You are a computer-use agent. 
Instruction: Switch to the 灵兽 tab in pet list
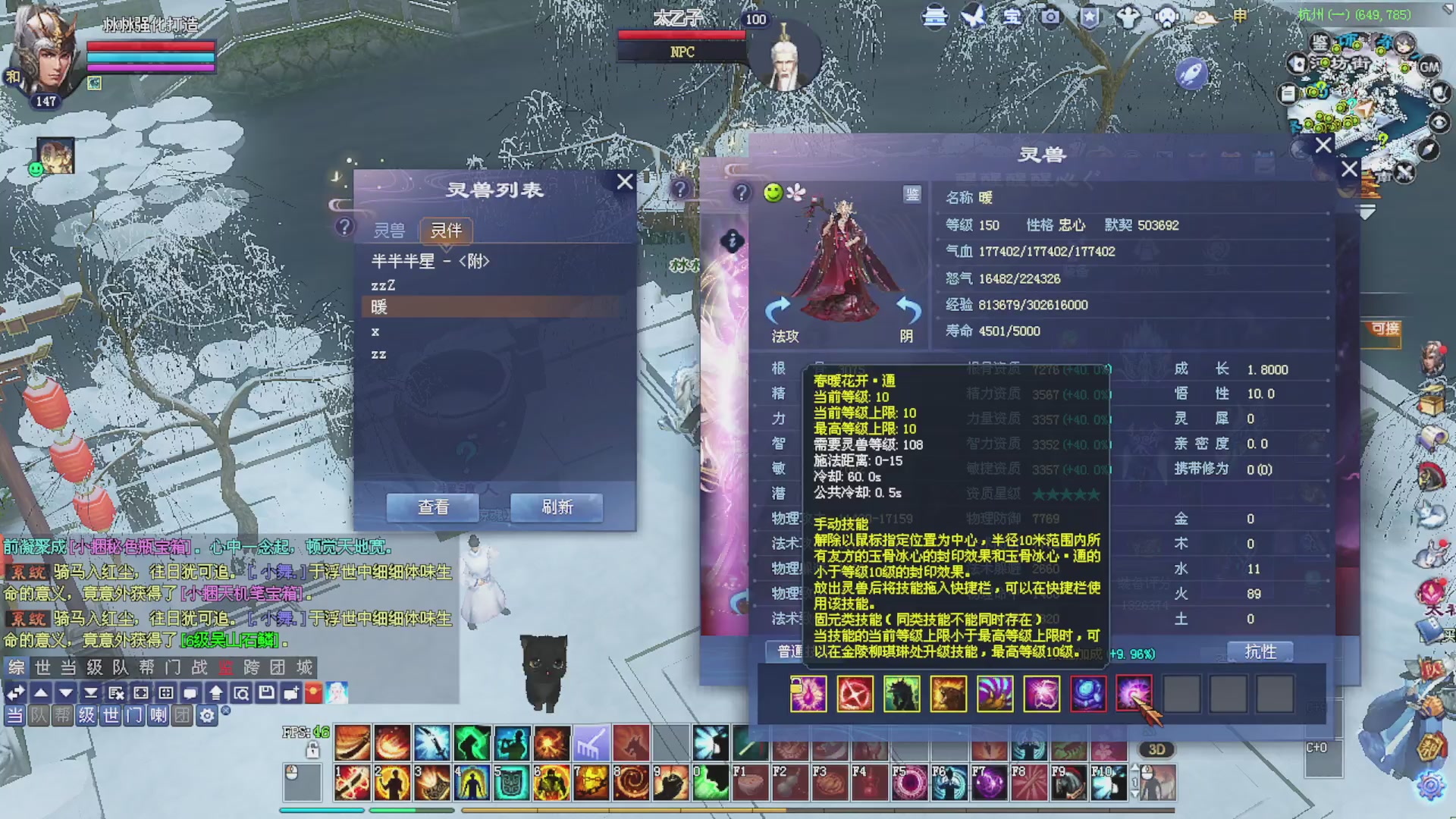390,229
